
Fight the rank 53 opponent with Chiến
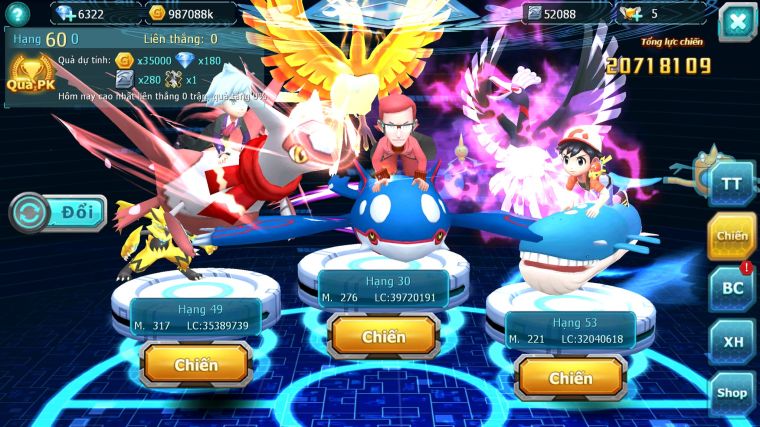[x=570, y=378]
